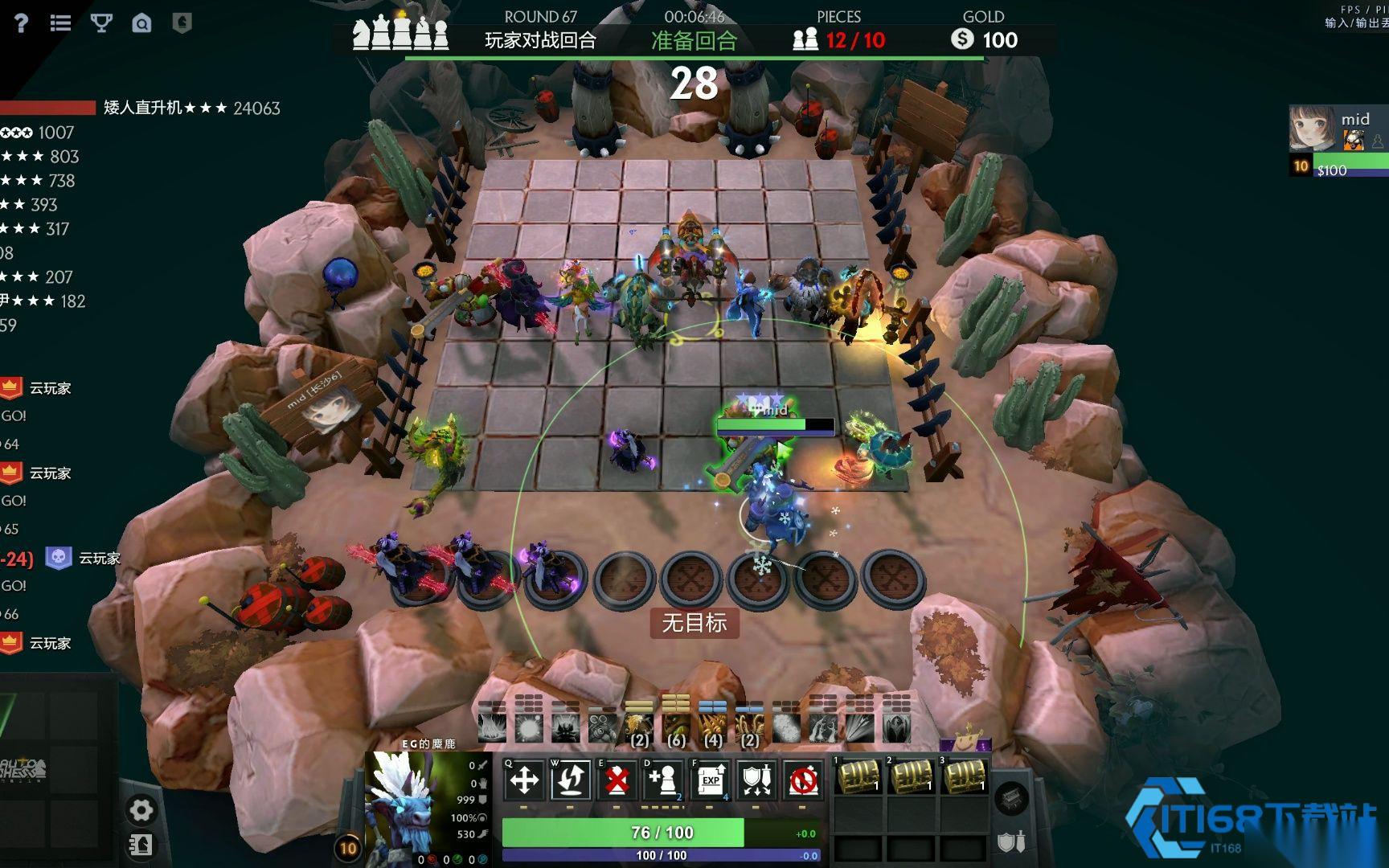The image size is (1389, 868).
Task: Open the chess knight shield icon
Action: (x=182, y=23)
